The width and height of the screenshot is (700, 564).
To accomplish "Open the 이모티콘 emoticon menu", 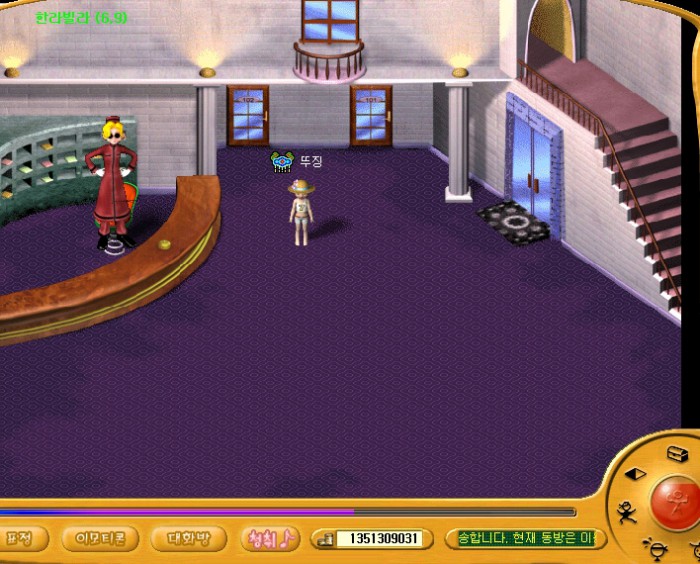I will point(100,538).
